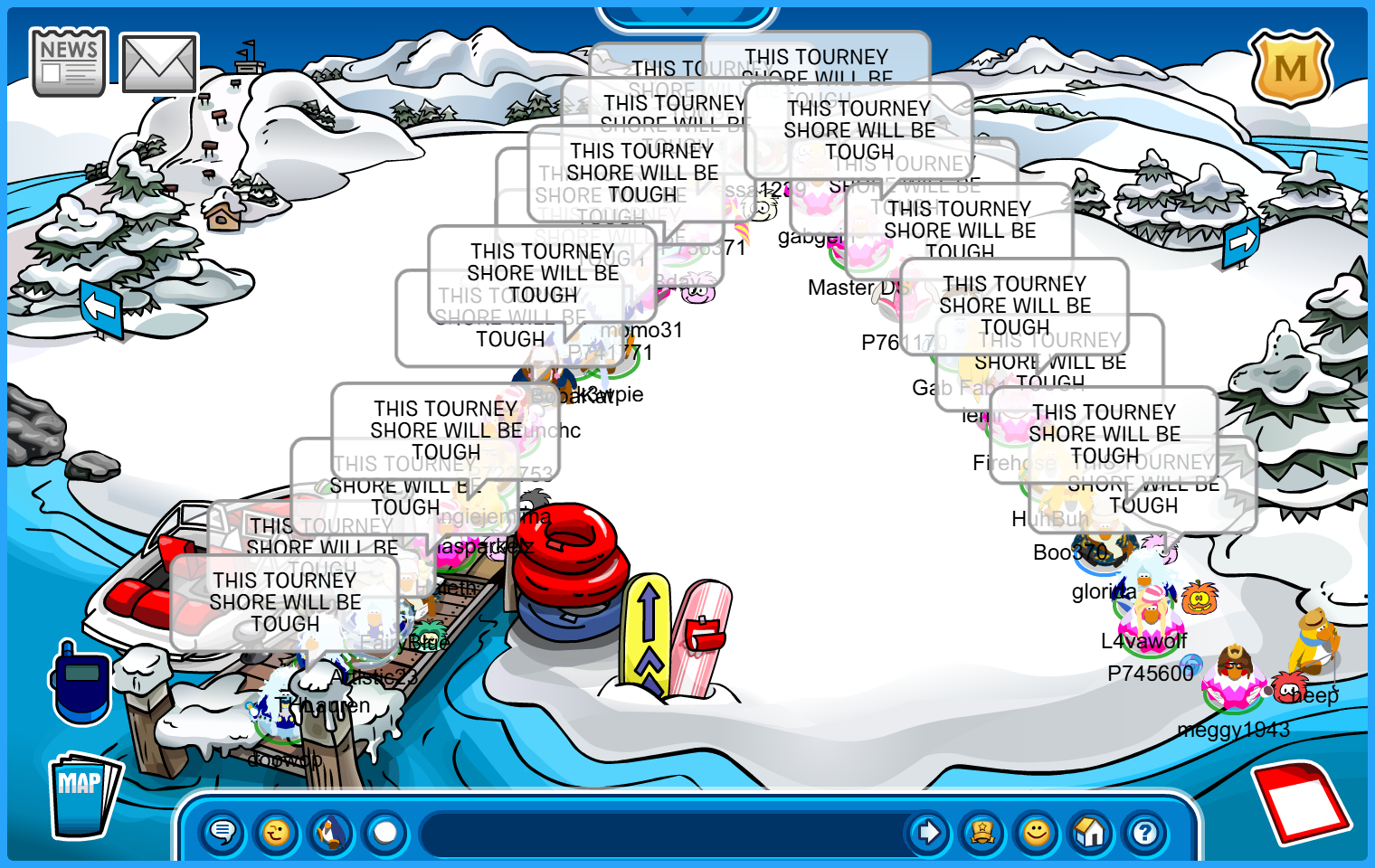
Task: Open the winking face emote menu
Action: [x=277, y=832]
